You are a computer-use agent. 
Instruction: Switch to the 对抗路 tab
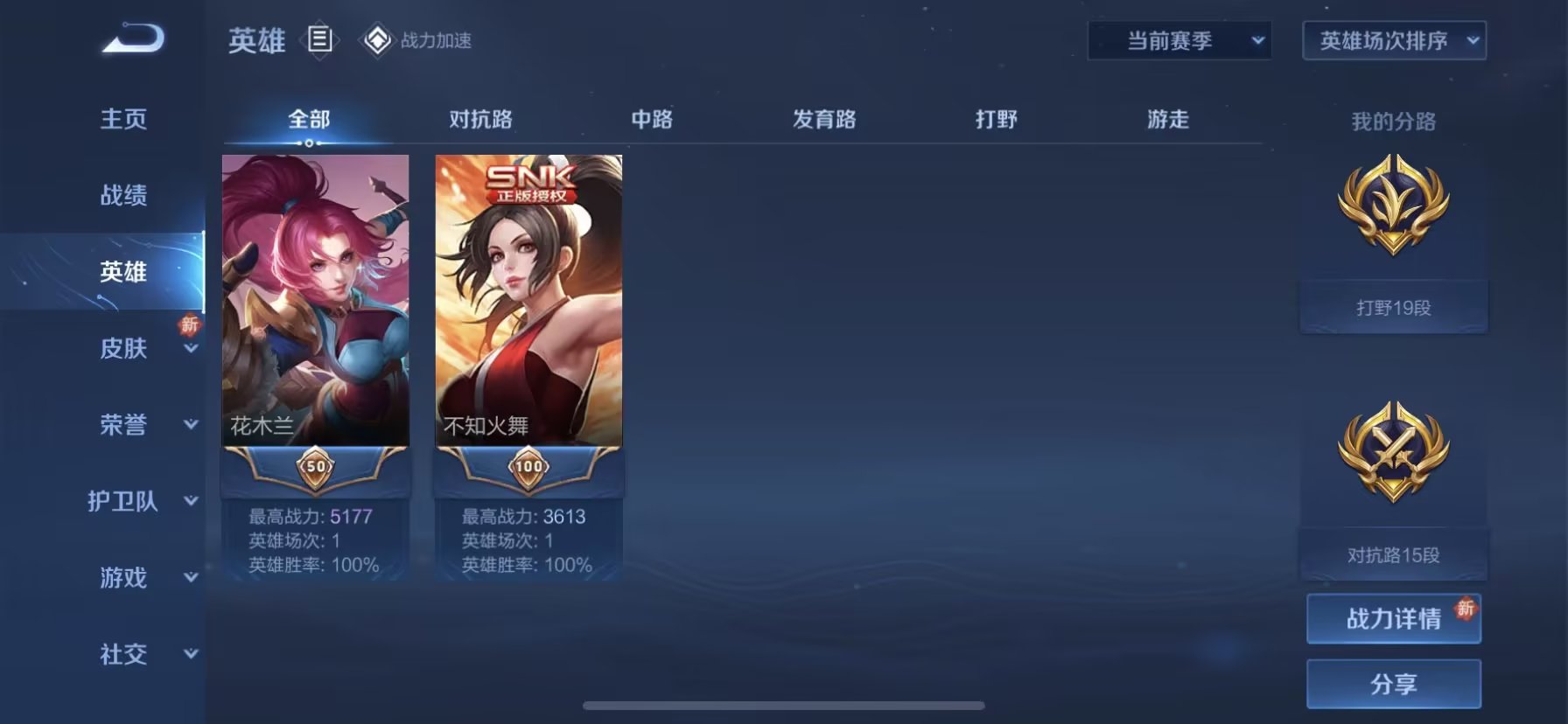(x=479, y=119)
